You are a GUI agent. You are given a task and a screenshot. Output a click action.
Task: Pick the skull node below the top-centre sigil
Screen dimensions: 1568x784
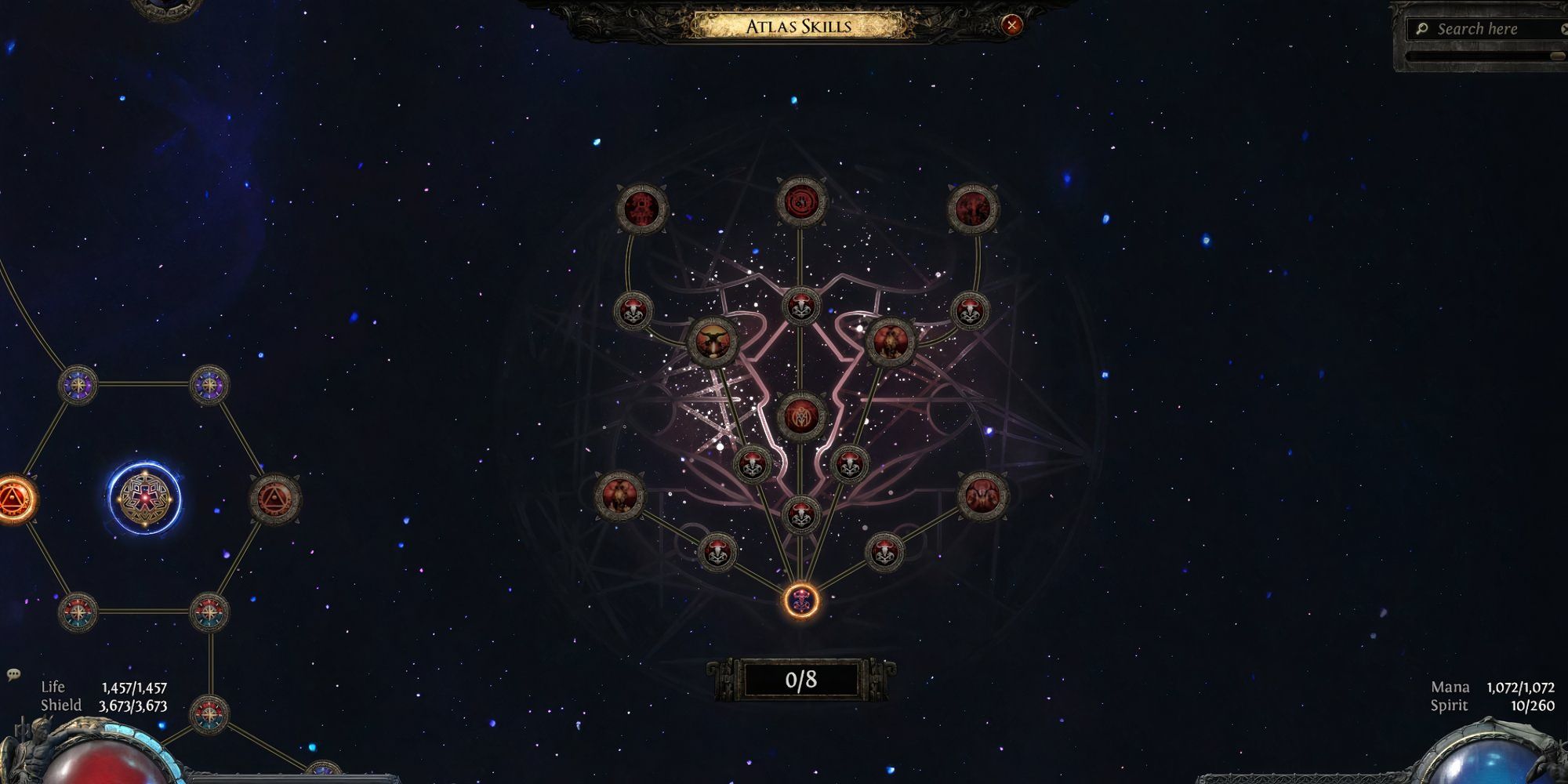(x=801, y=307)
